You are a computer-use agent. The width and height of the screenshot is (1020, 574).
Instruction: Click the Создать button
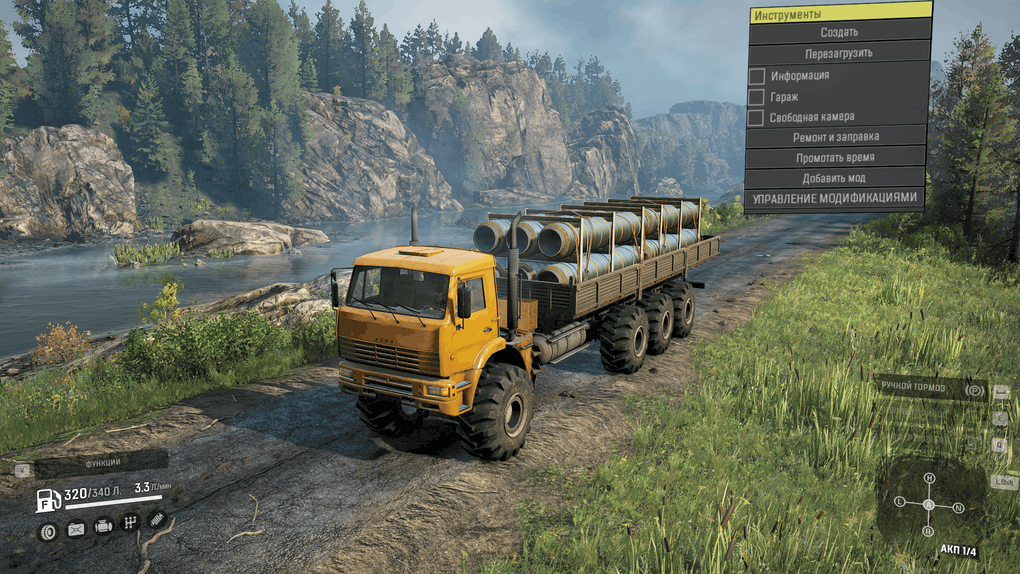[x=838, y=32]
